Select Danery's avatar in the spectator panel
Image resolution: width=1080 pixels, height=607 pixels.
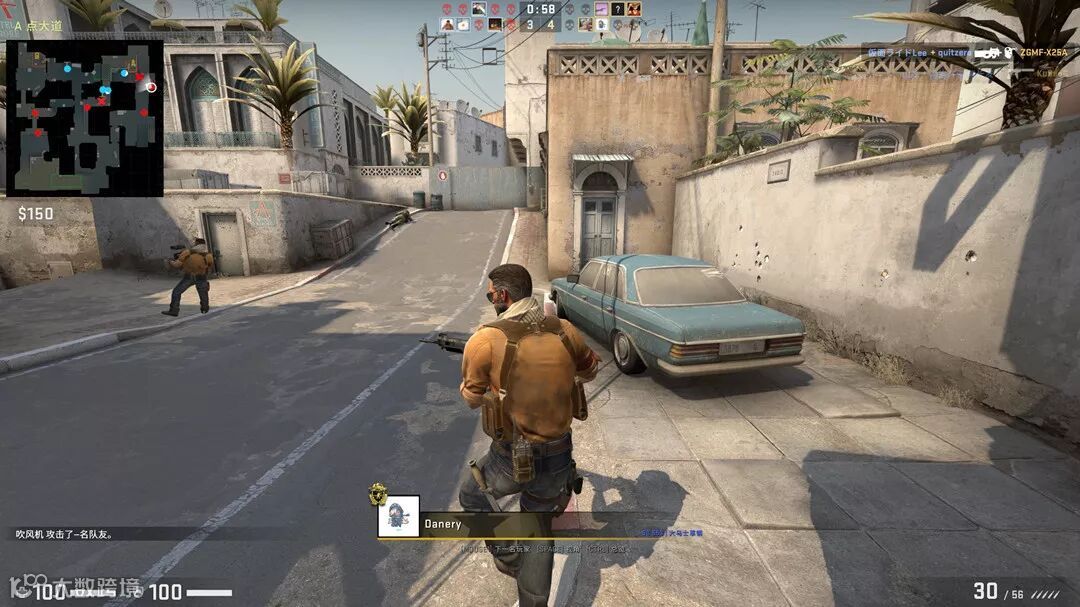(398, 516)
